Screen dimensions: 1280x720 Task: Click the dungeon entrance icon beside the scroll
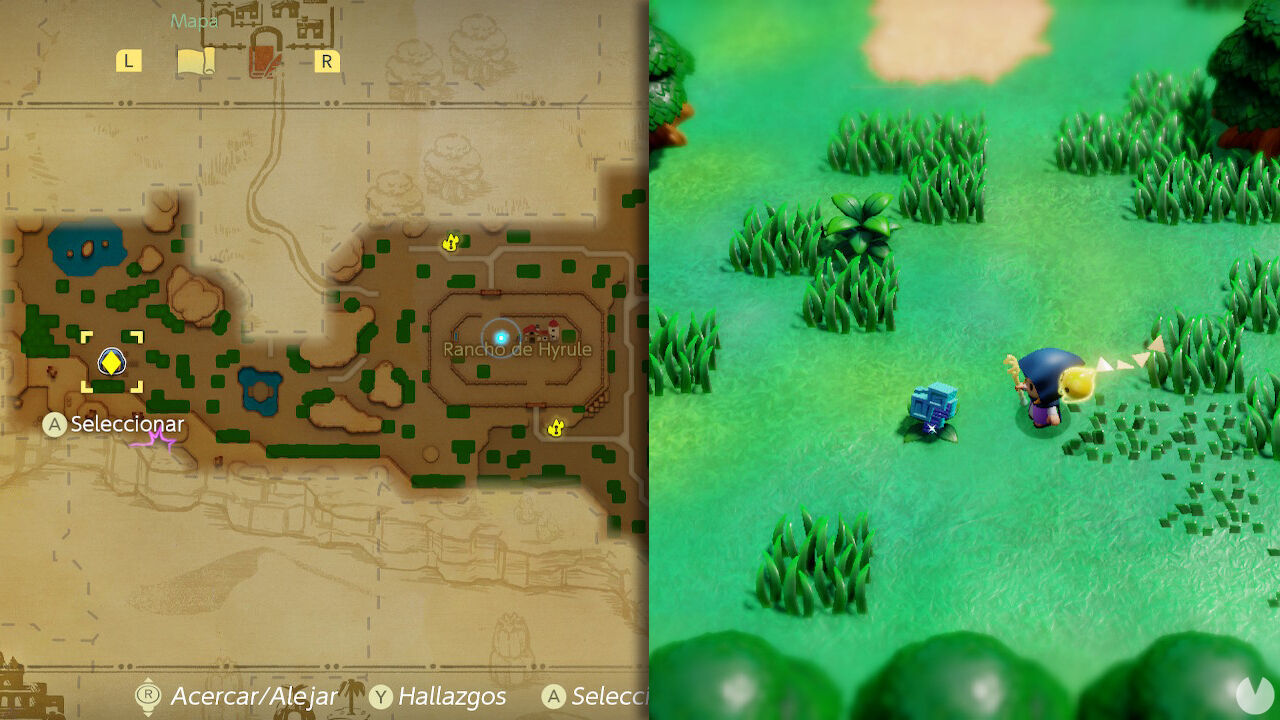[261, 57]
